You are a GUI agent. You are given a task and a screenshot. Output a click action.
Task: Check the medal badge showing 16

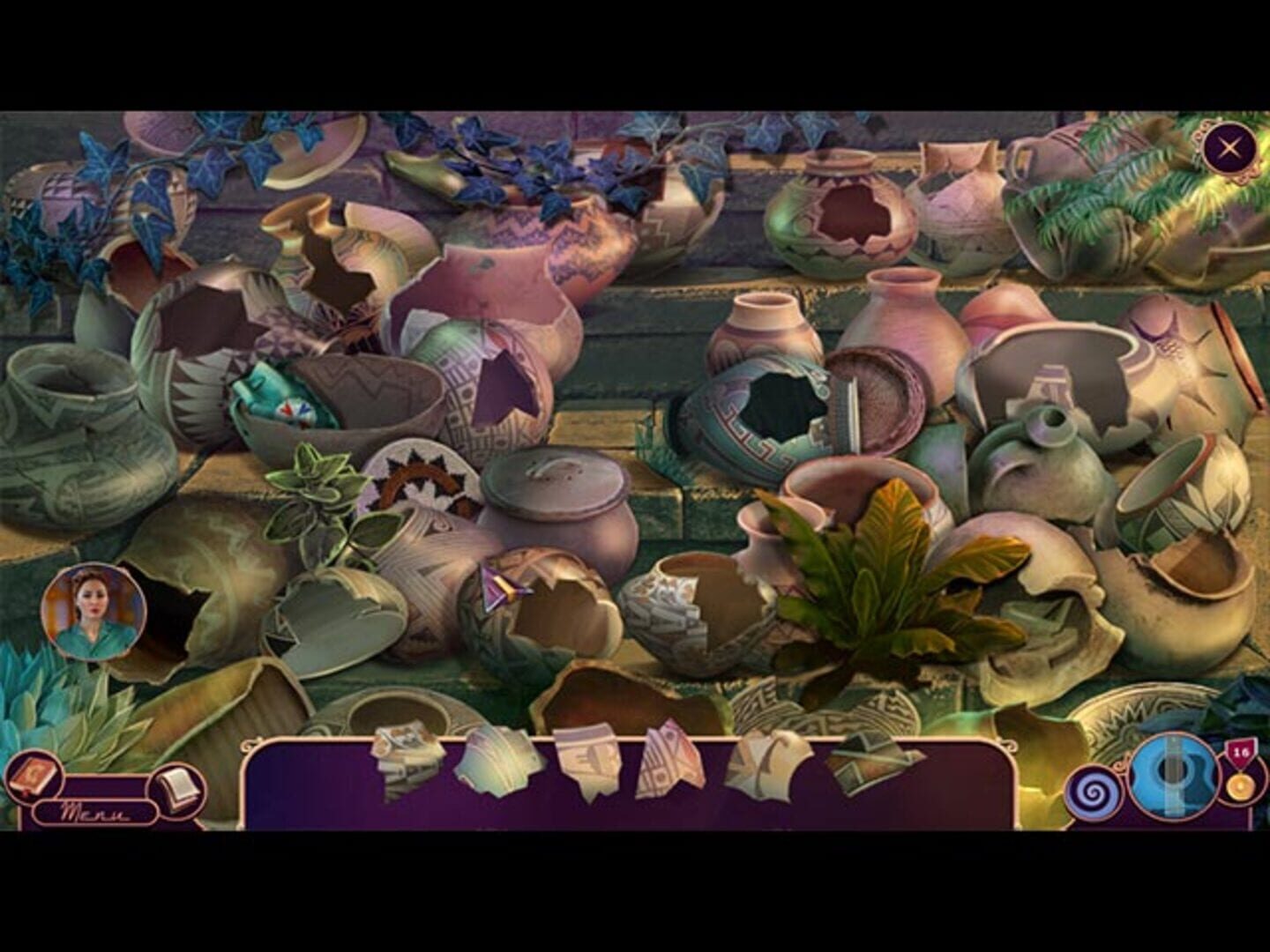click(1240, 751)
